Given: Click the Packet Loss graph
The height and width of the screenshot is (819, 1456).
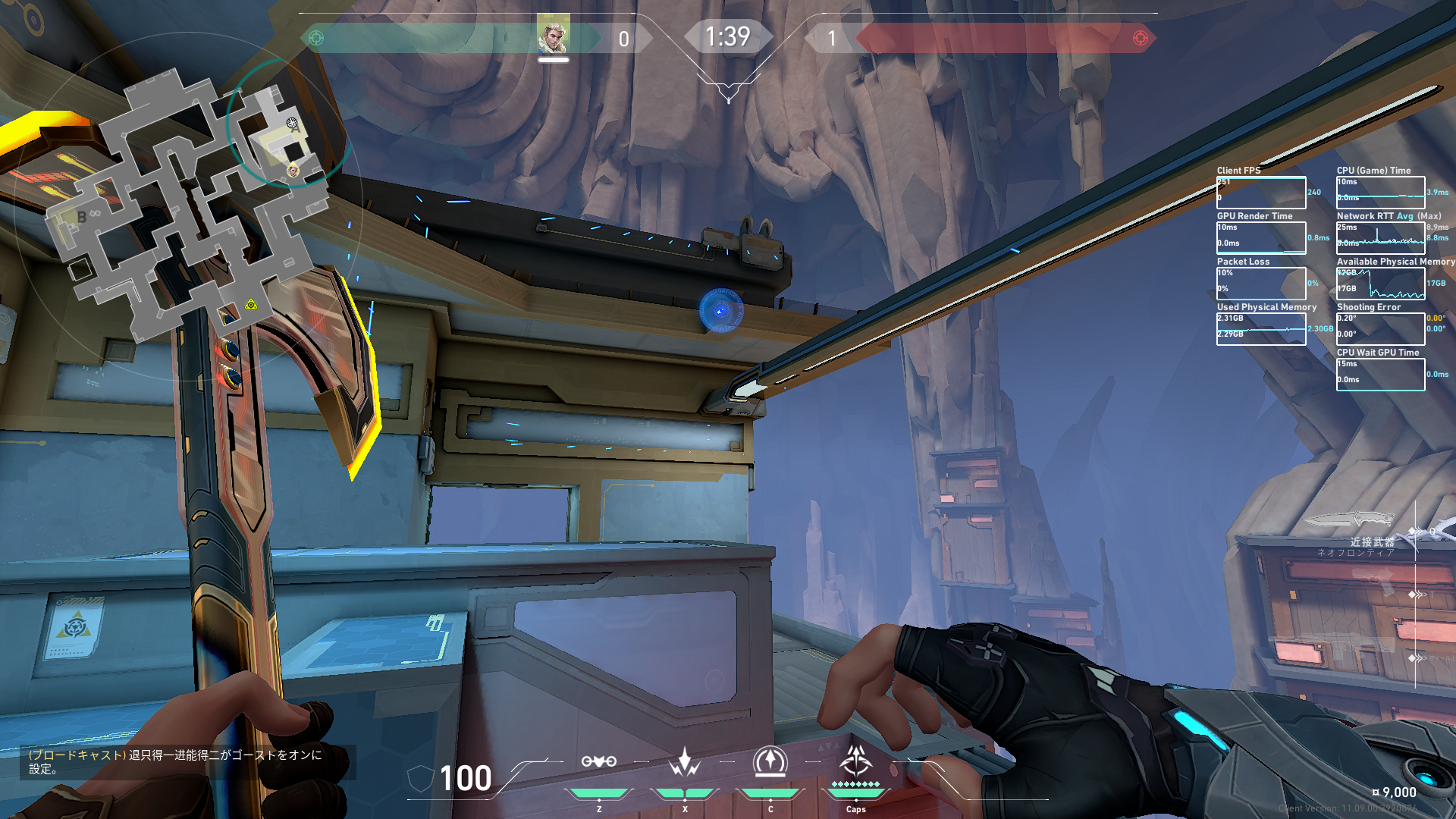Looking at the screenshot, I should click(1261, 284).
